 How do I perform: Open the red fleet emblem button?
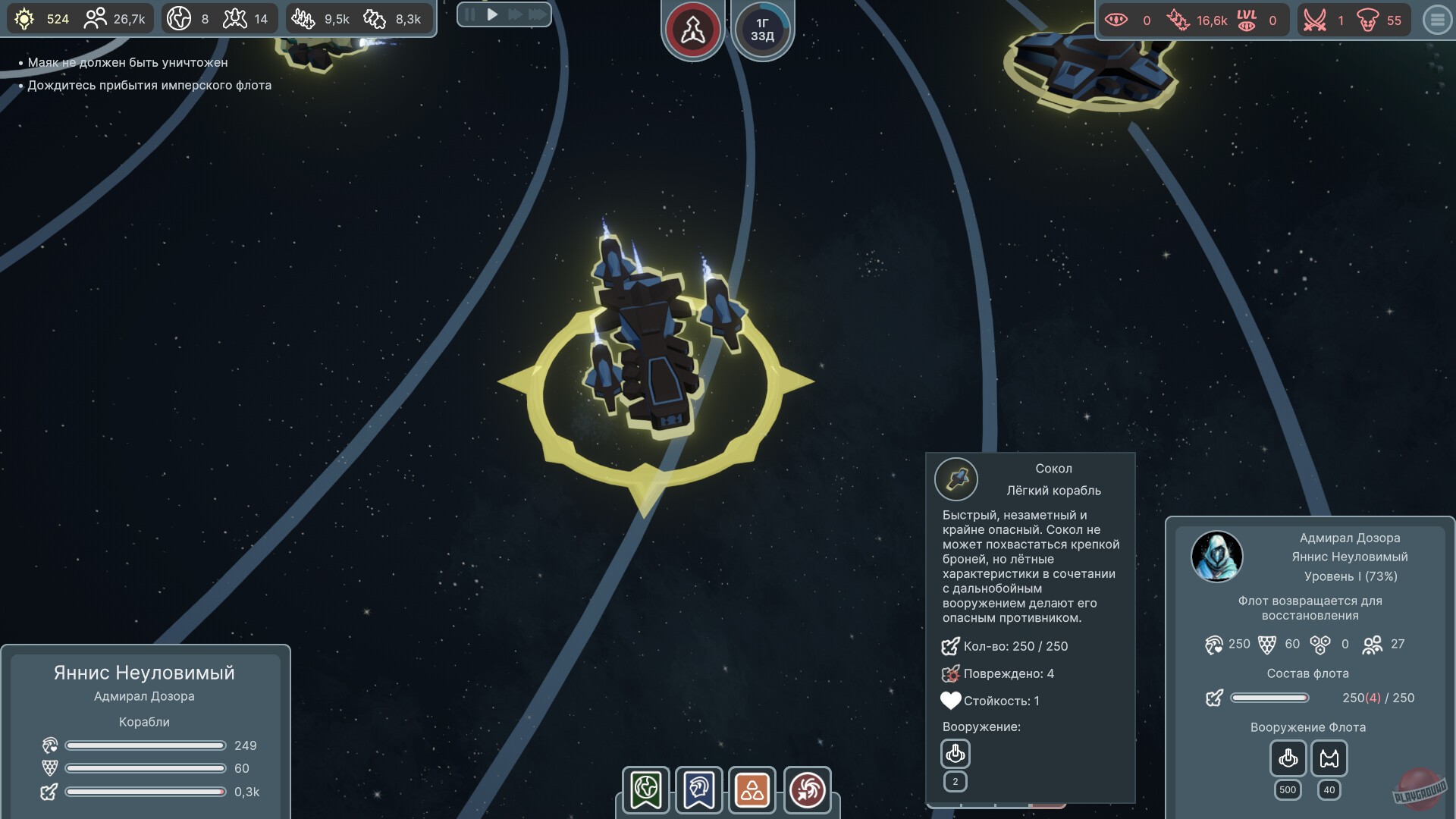pos(692,30)
